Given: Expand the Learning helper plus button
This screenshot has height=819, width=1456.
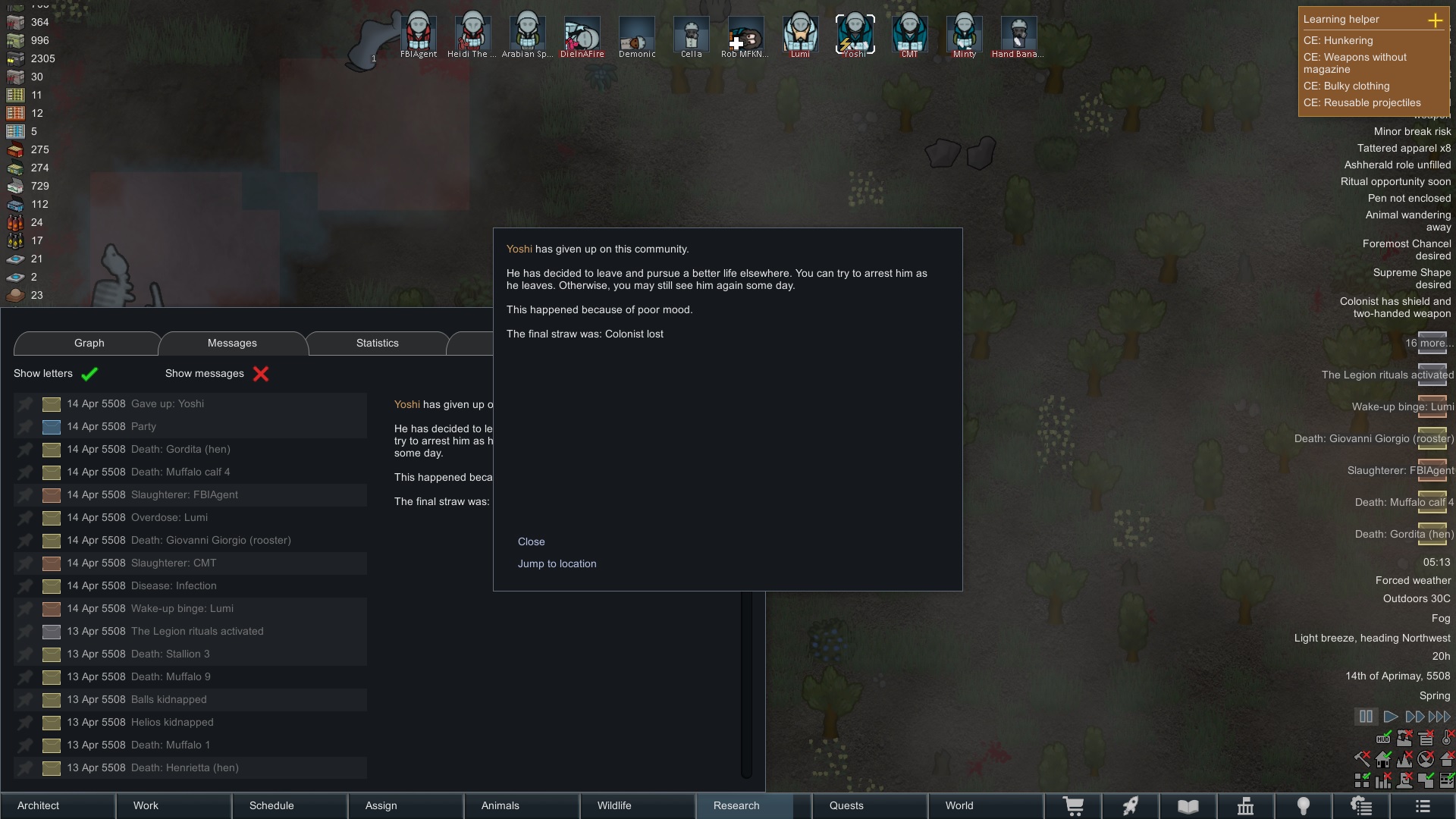Looking at the screenshot, I should pos(1435,20).
